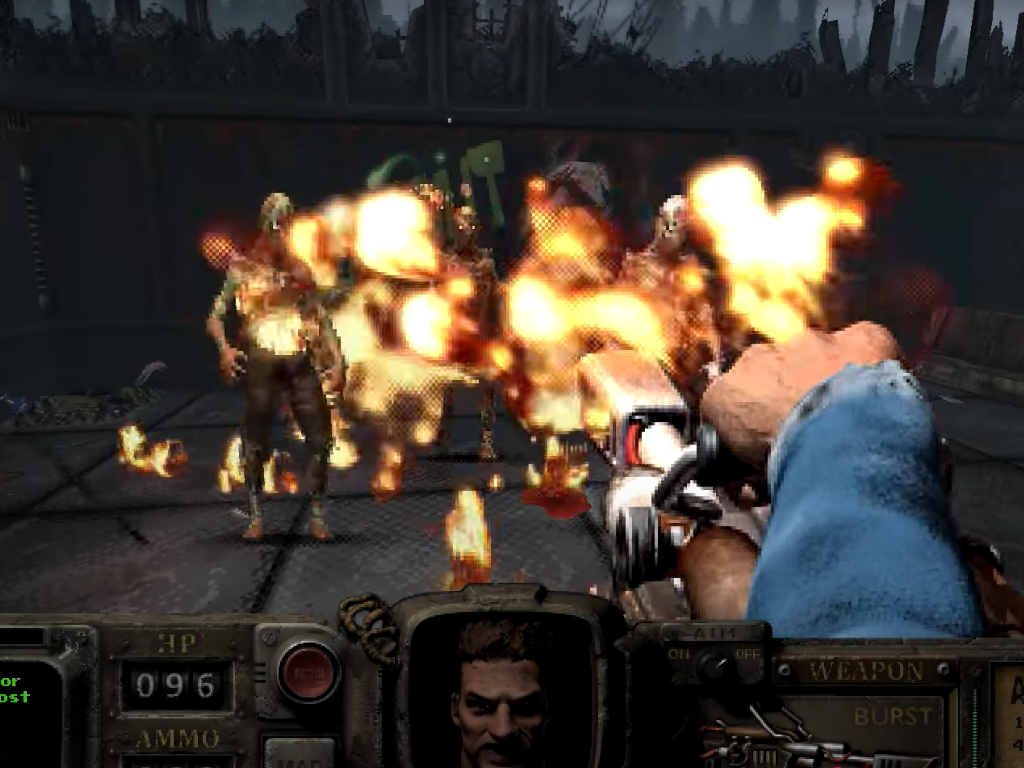Toggle the AIM on/off switch
The image size is (1024, 768).
tap(715, 664)
